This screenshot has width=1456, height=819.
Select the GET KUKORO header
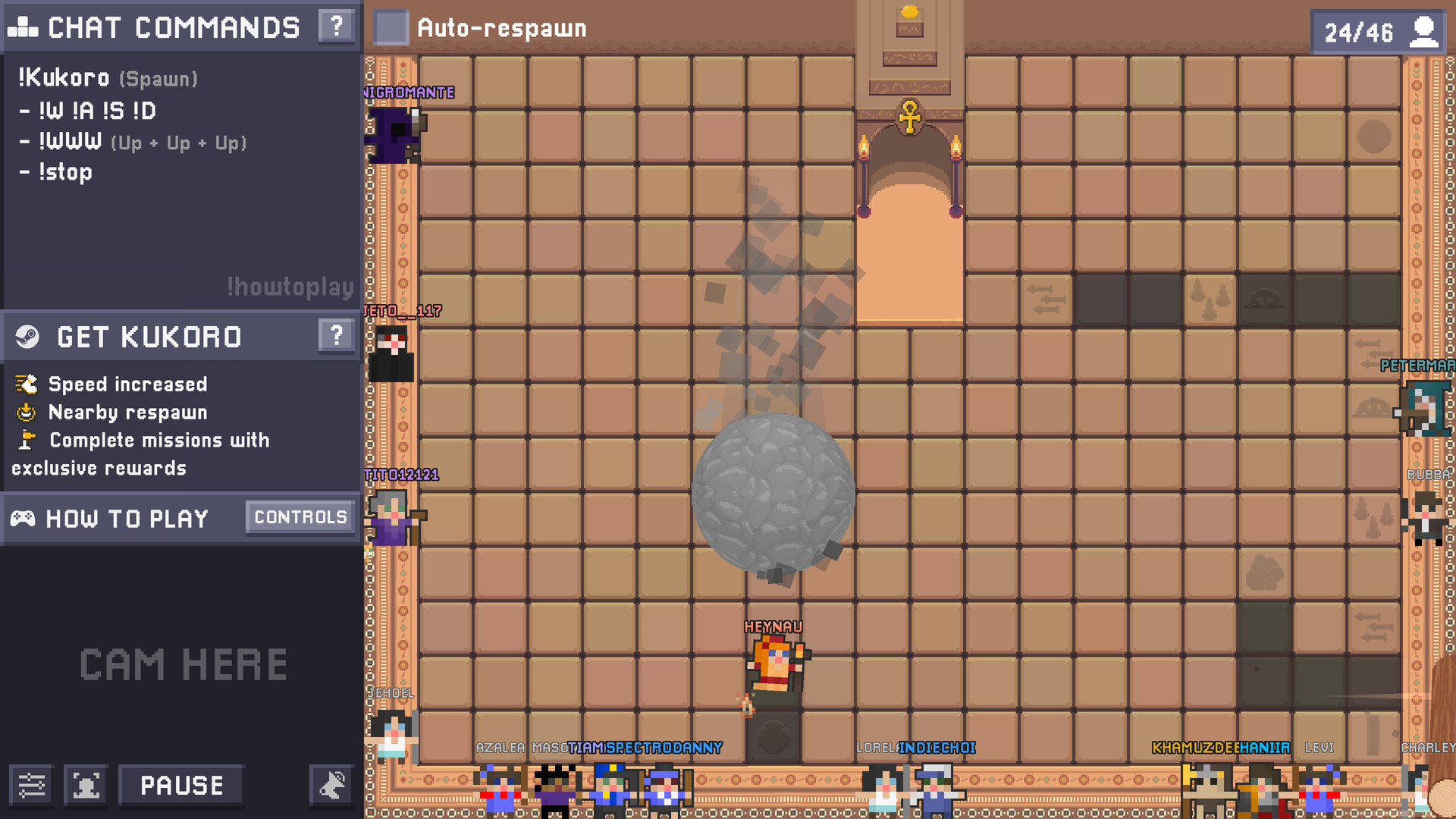coord(149,336)
